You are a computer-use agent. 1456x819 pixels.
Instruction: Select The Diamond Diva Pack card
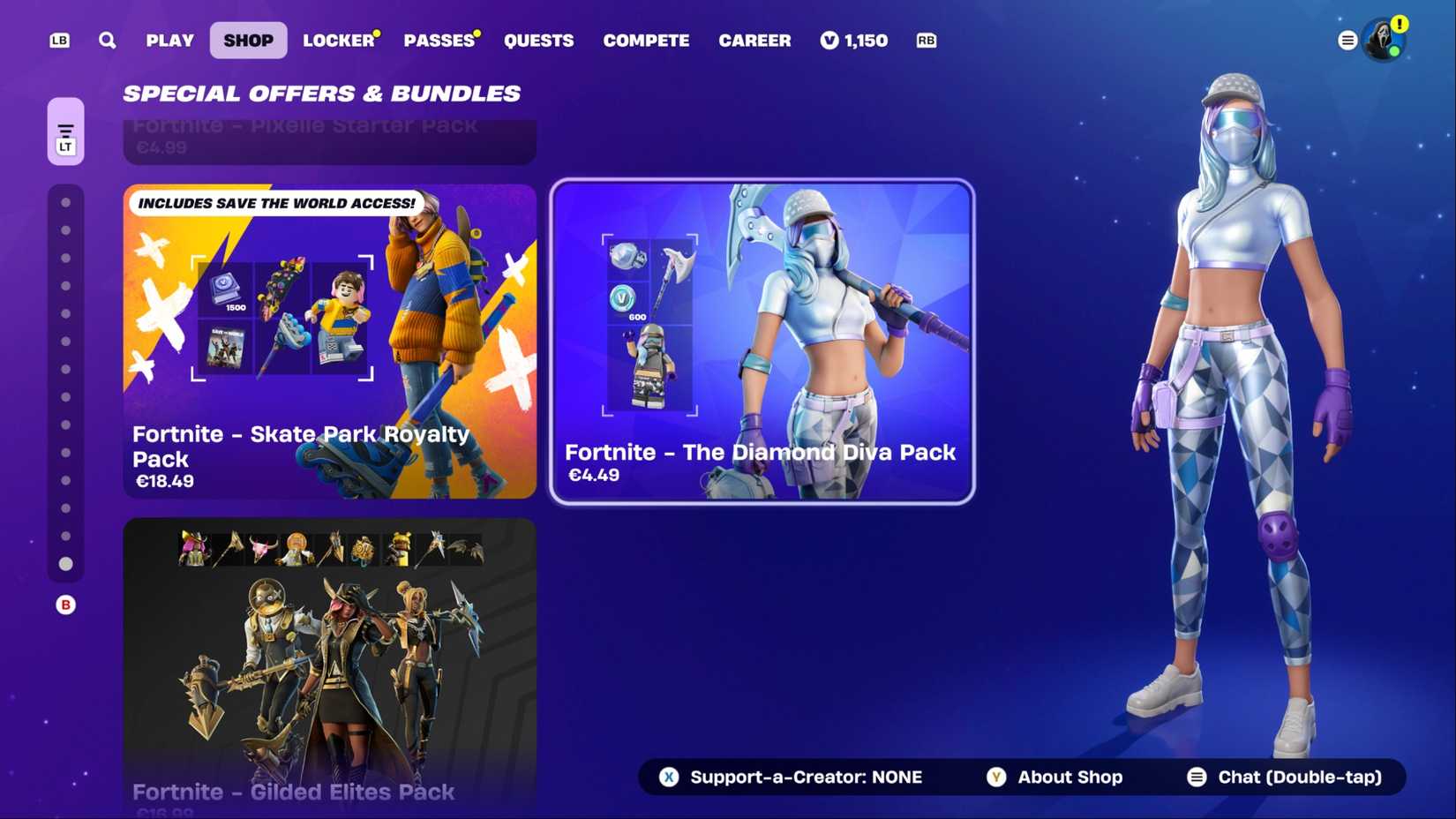(x=762, y=342)
